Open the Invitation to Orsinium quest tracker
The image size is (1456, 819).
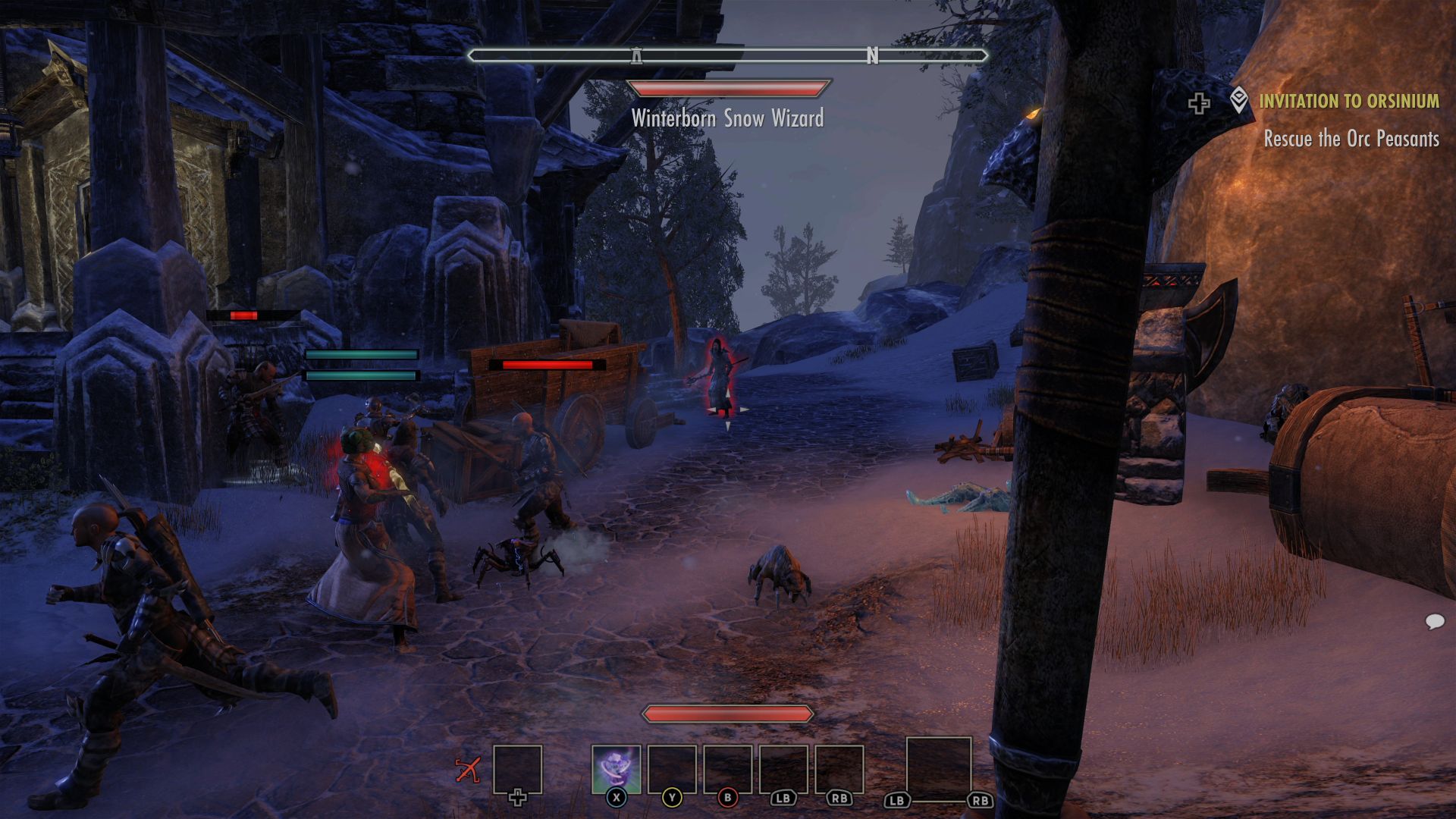pos(1348,101)
